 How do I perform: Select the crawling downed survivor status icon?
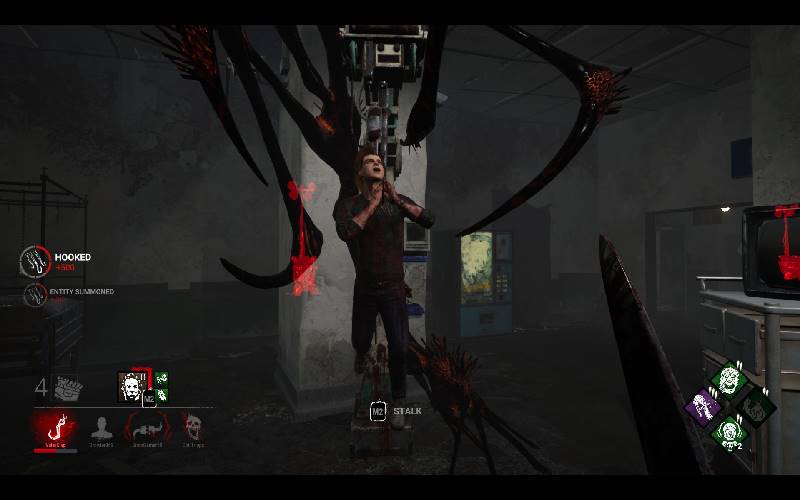point(148,428)
